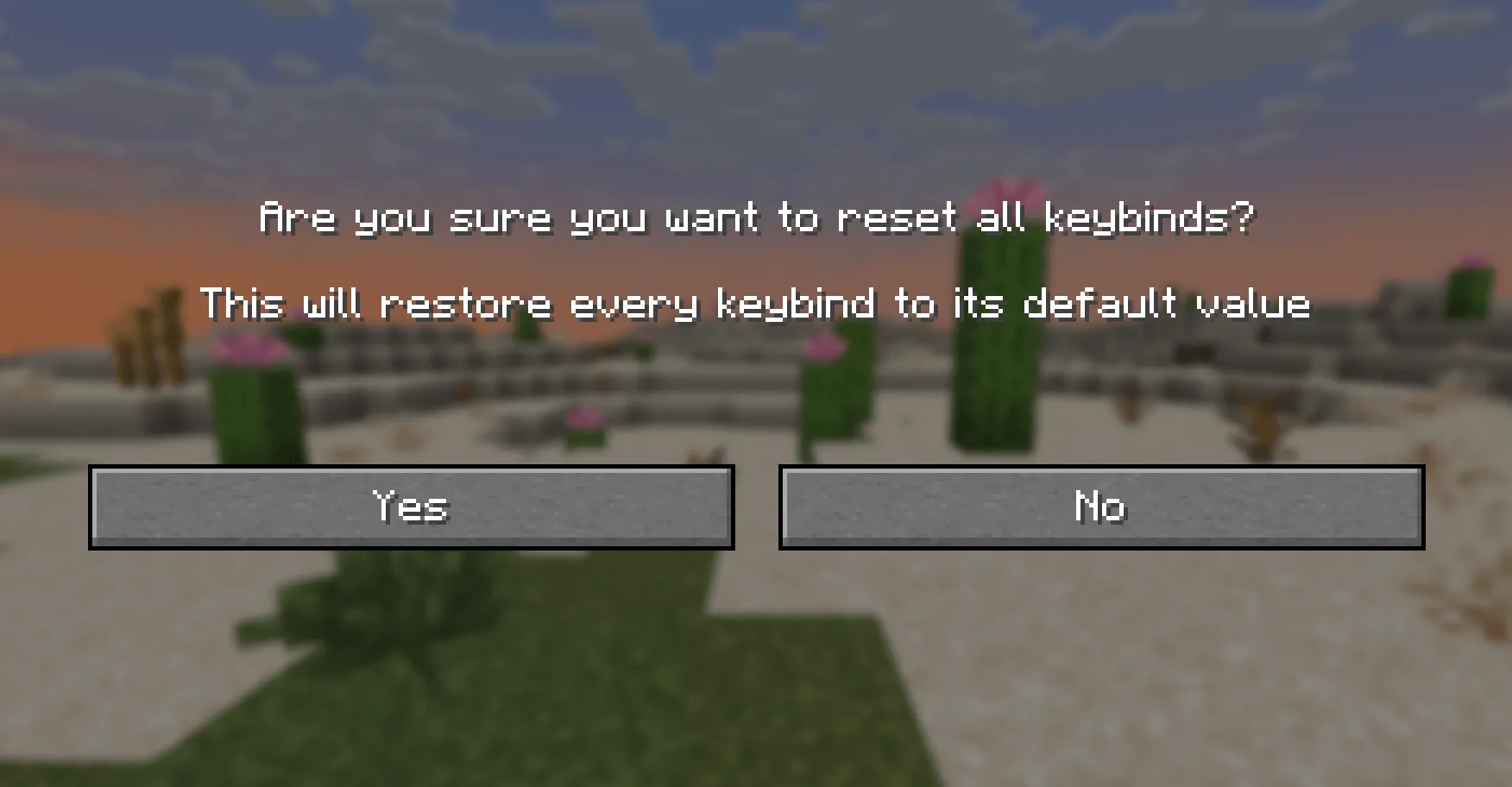Approve resetting every keybind to default
This screenshot has height=787, width=1512.
coord(410,507)
